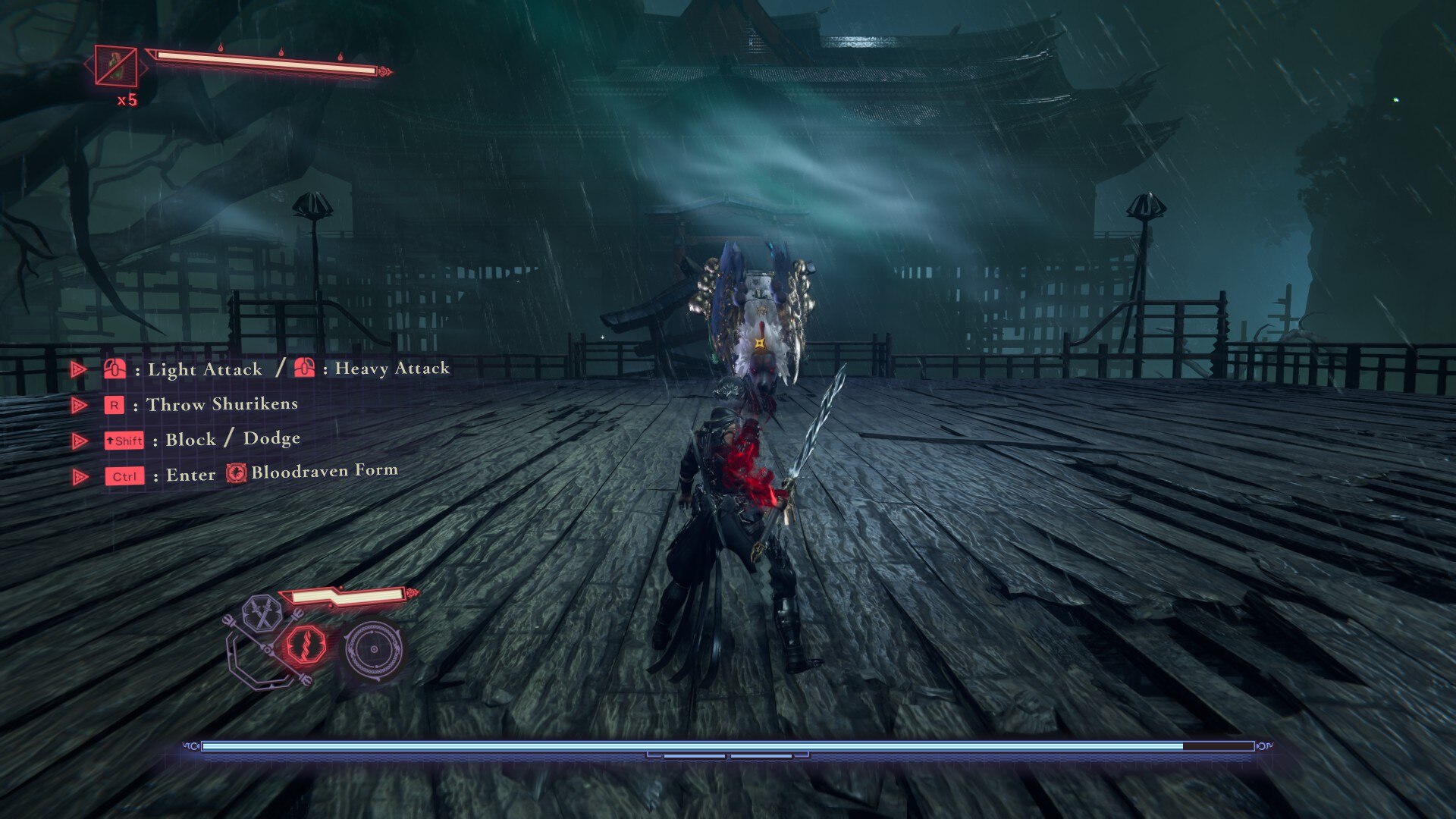Click the circular ring ability icon
This screenshot has height=819, width=1456.
point(373,649)
